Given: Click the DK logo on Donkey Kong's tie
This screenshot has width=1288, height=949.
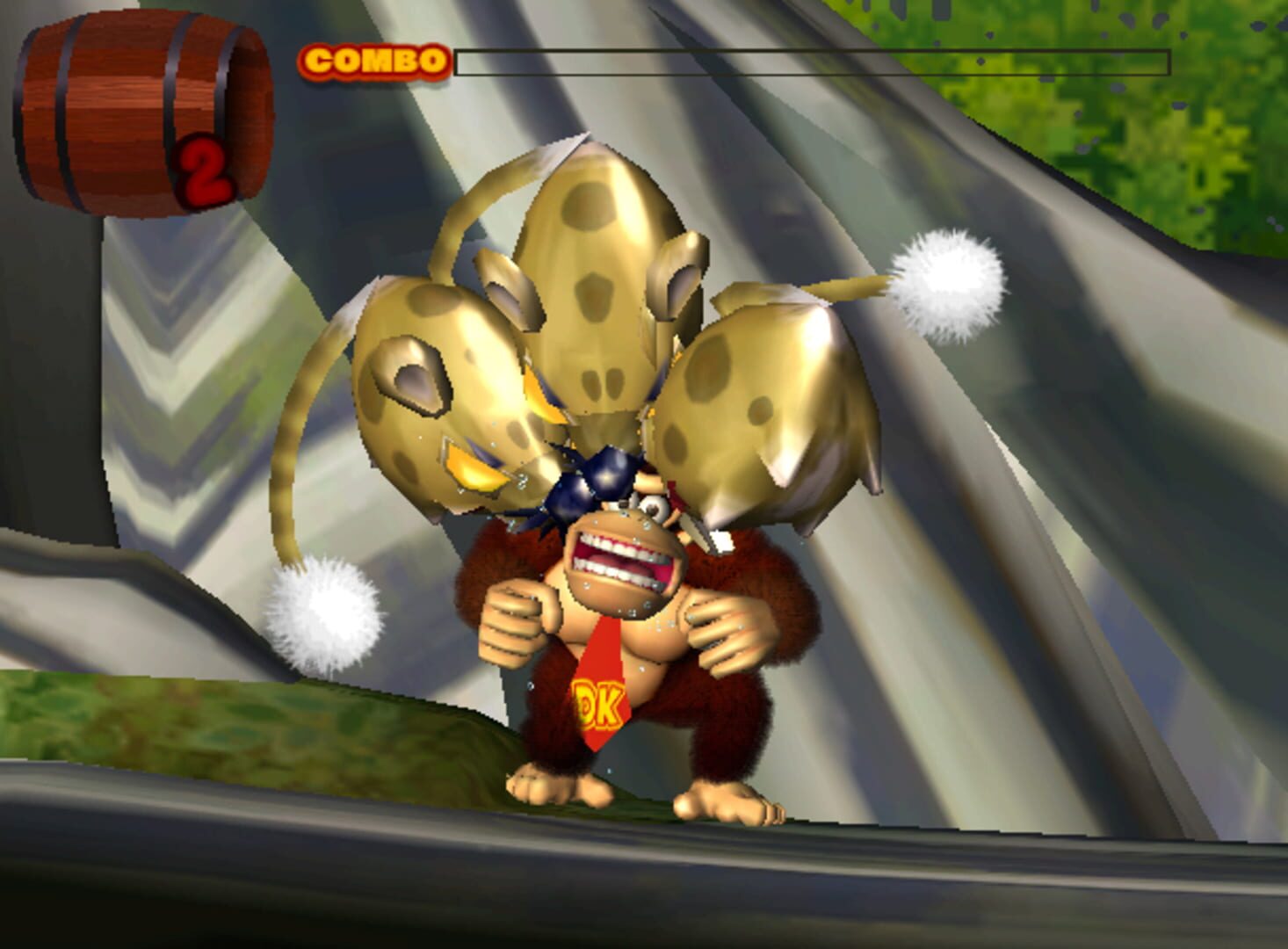Looking at the screenshot, I should click(x=598, y=703).
